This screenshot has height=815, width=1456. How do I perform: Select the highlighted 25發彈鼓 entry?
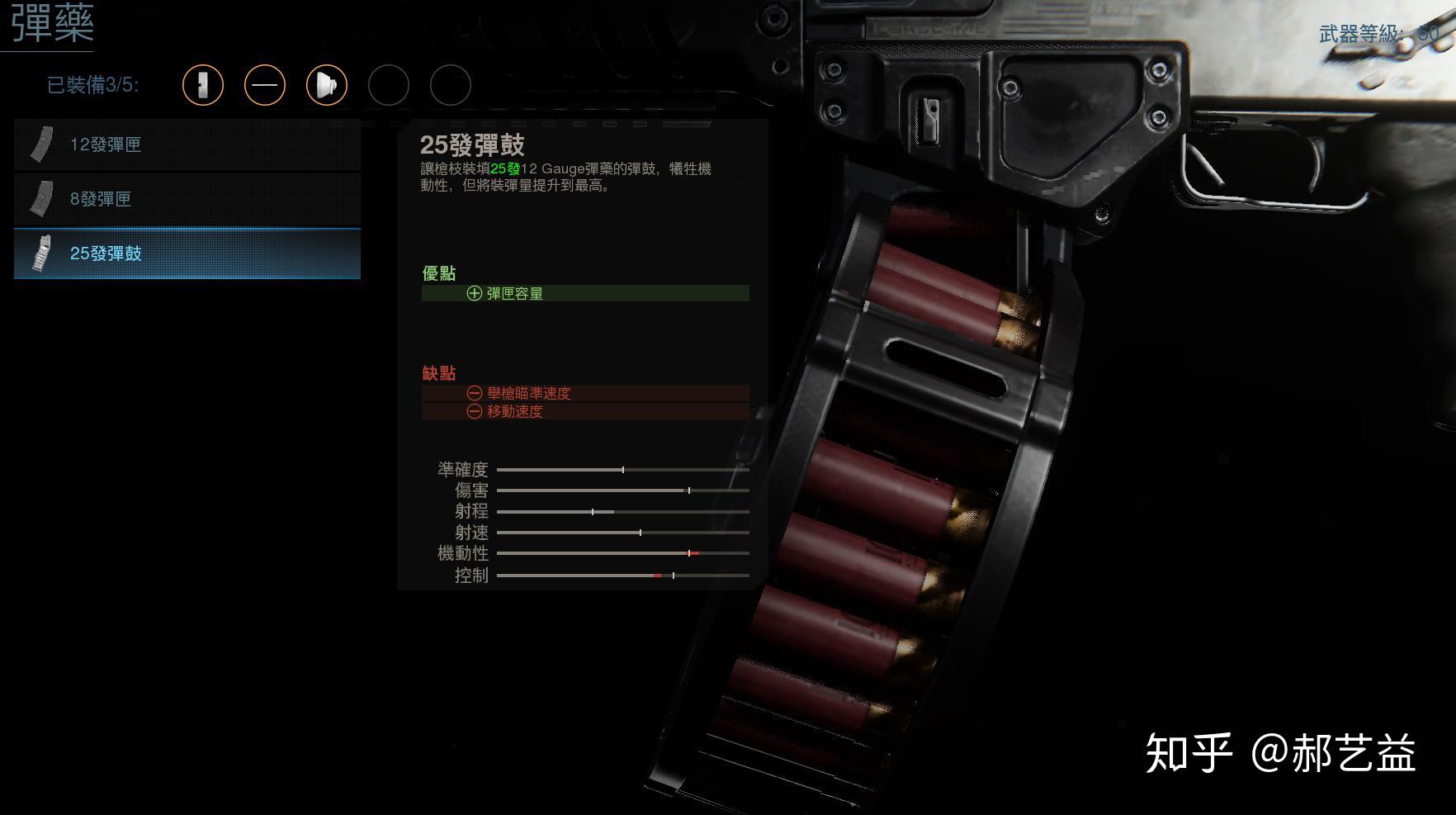click(x=186, y=254)
